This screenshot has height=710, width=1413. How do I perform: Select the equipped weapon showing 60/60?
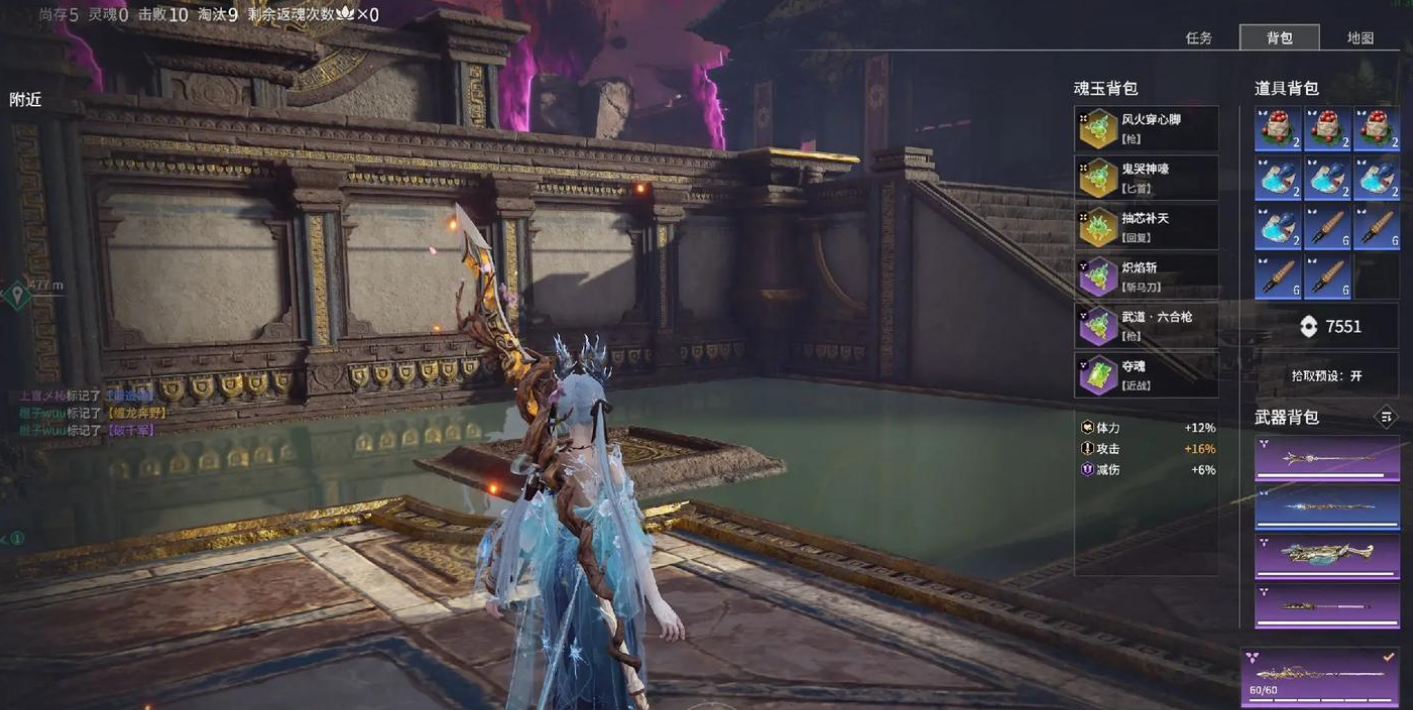[x=1320, y=678]
